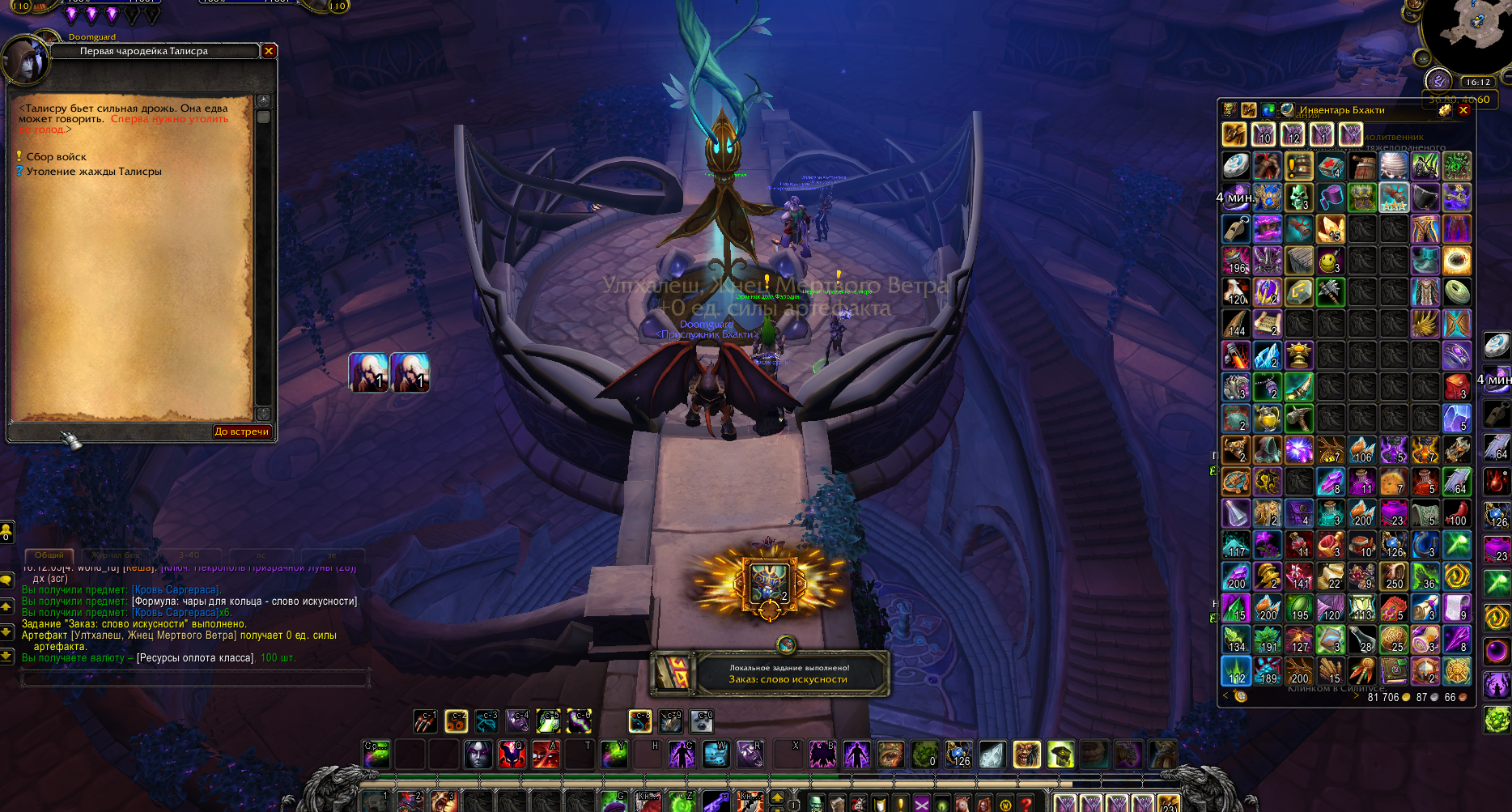Use the smiley face bomb item
Screen dimensions: 1512x812
tap(1330, 261)
